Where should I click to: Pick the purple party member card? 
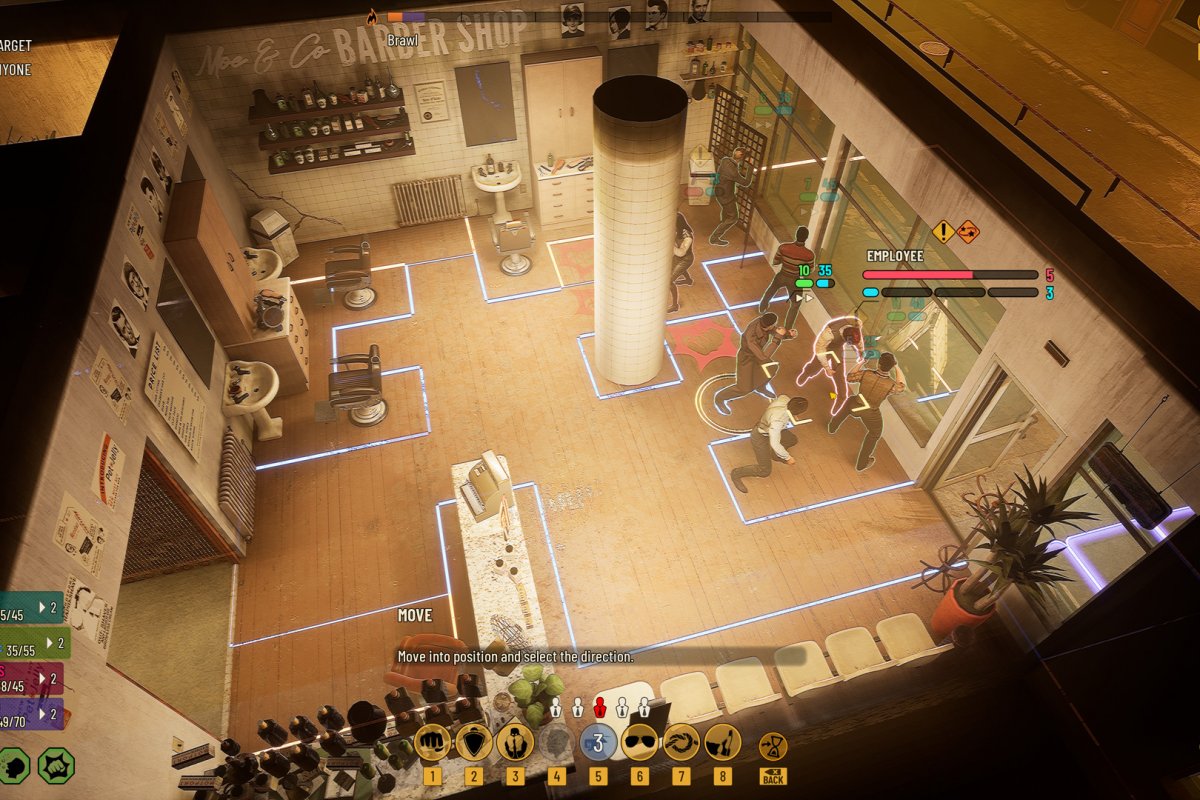tap(30, 714)
